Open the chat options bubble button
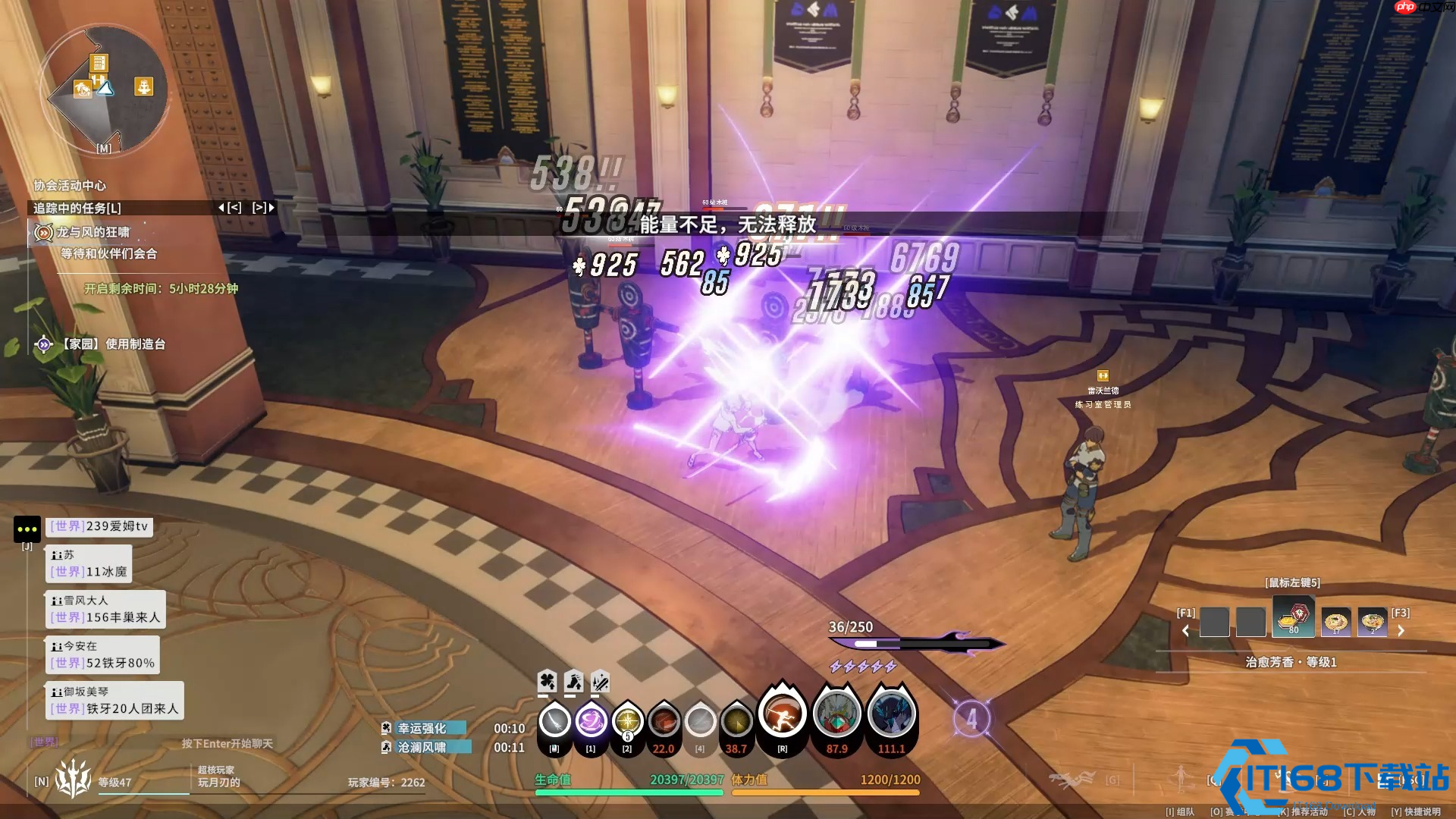 (27, 529)
